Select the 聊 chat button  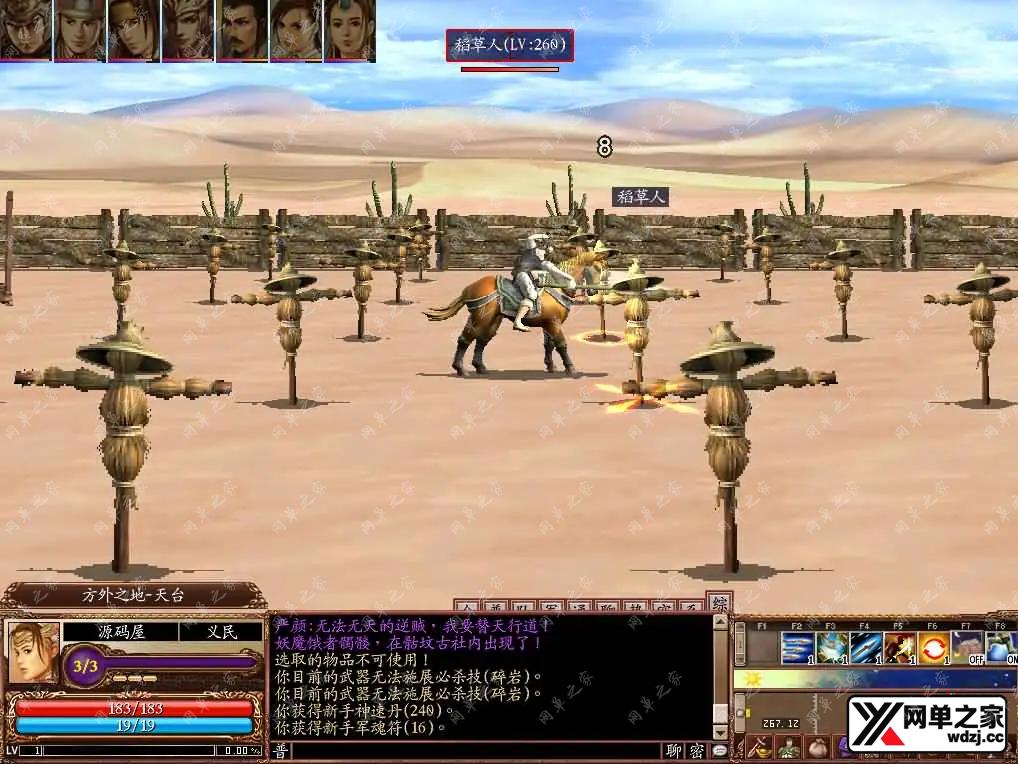tap(675, 751)
